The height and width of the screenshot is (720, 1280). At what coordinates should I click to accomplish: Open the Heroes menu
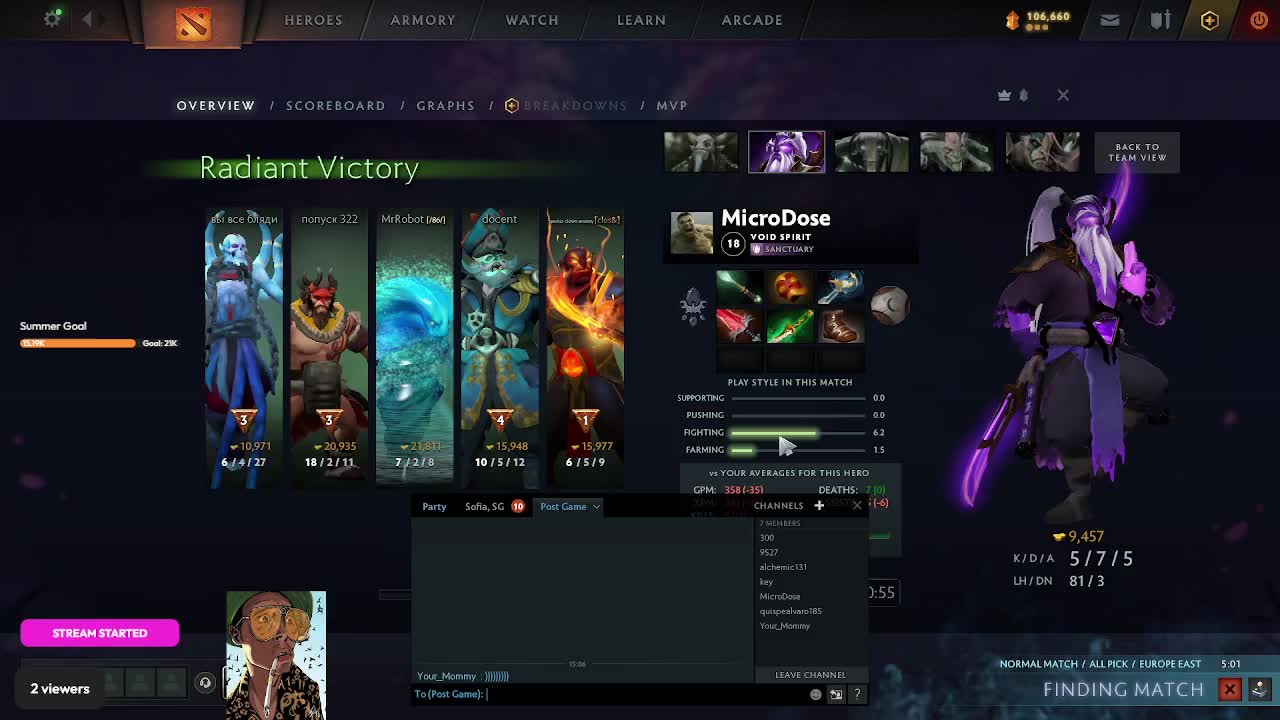[x=313, y=20]
